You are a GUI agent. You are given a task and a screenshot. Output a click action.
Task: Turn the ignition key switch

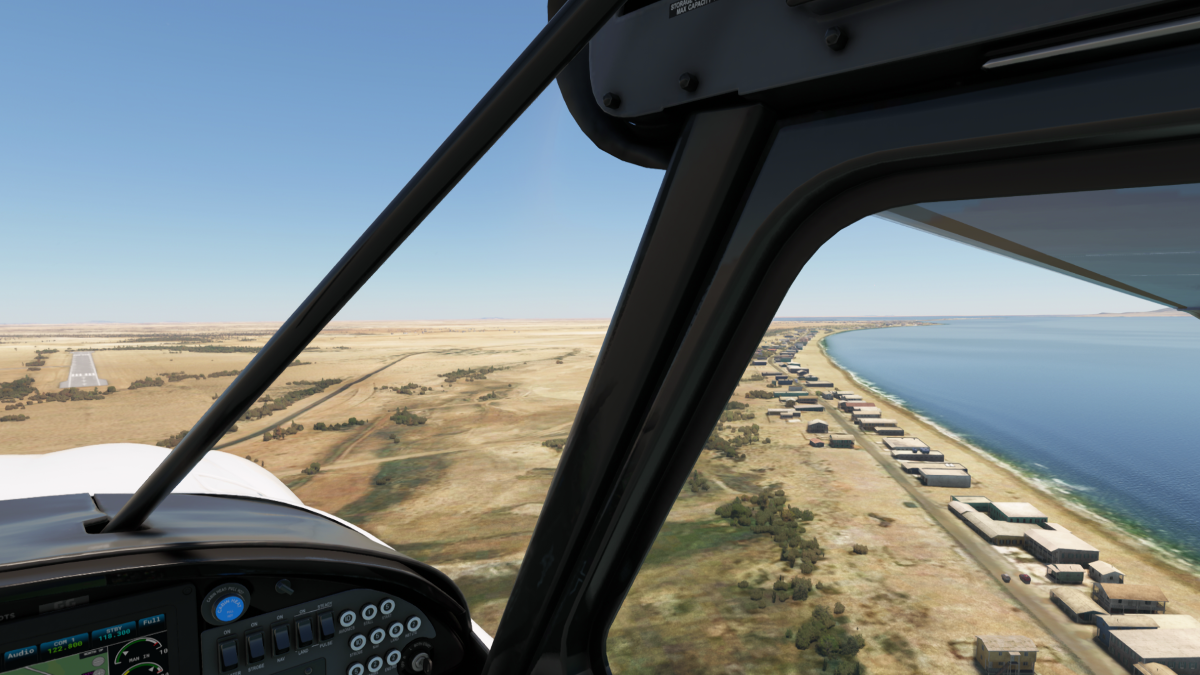coord(417,659)
